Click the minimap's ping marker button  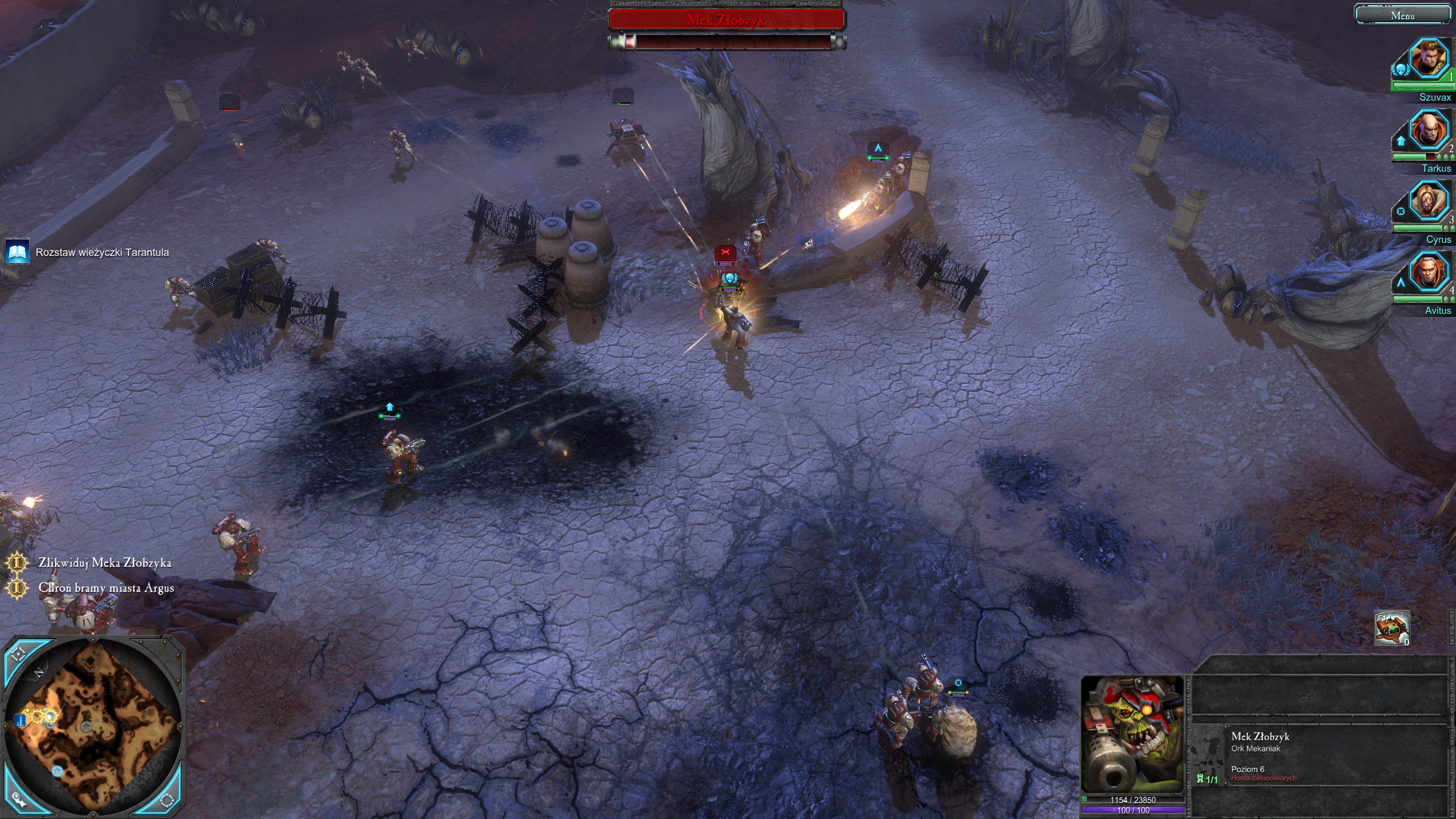(18, 800)
